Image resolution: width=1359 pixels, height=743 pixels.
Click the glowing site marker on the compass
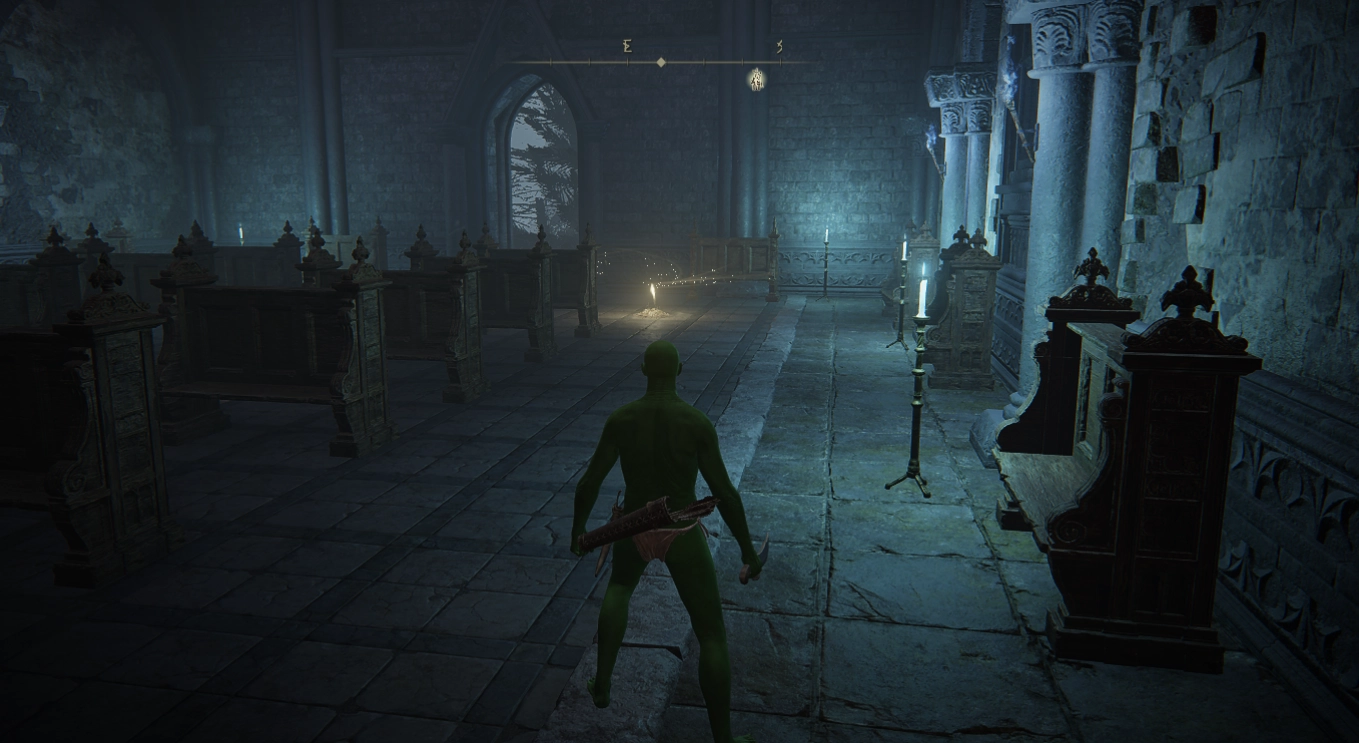(757, 79)
